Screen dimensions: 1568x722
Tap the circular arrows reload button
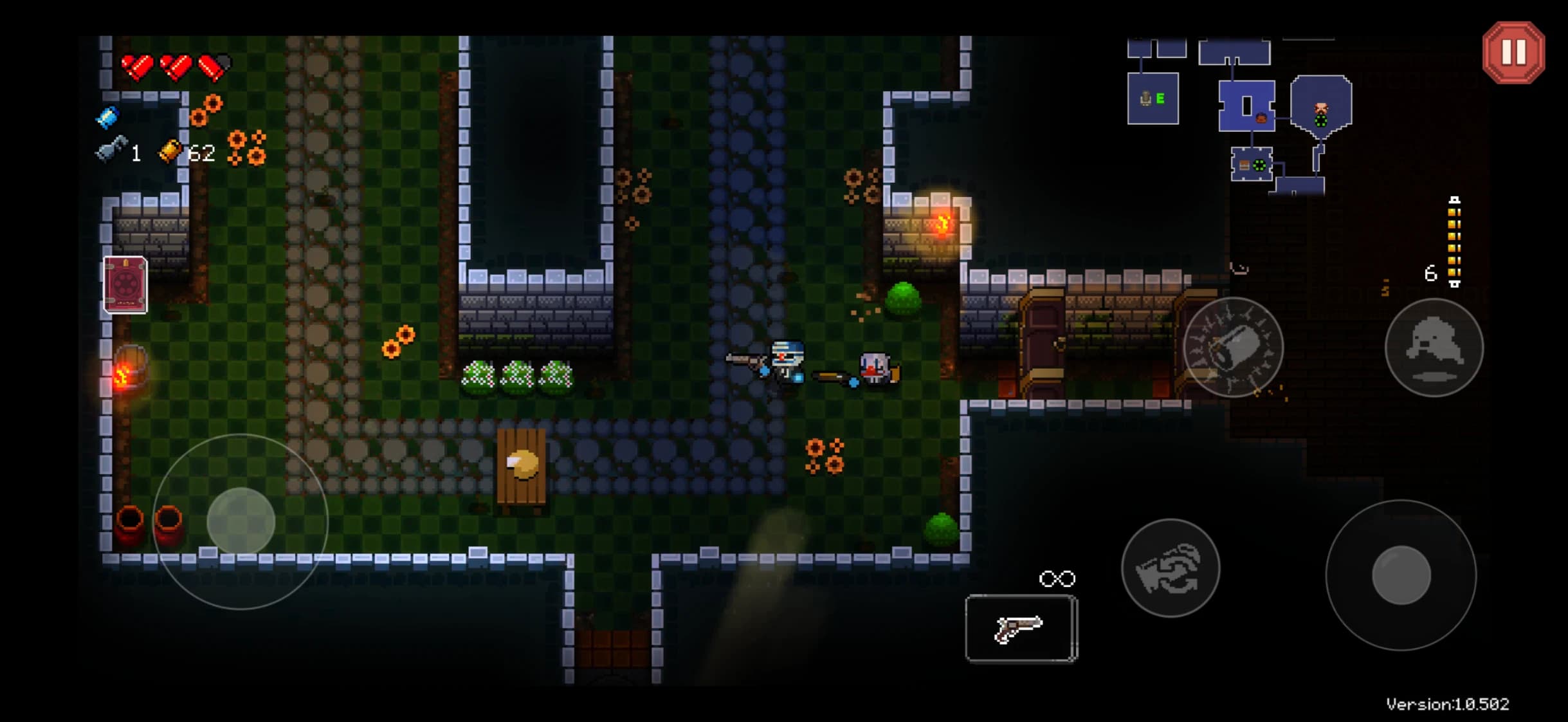click(x=1170, y=568)
